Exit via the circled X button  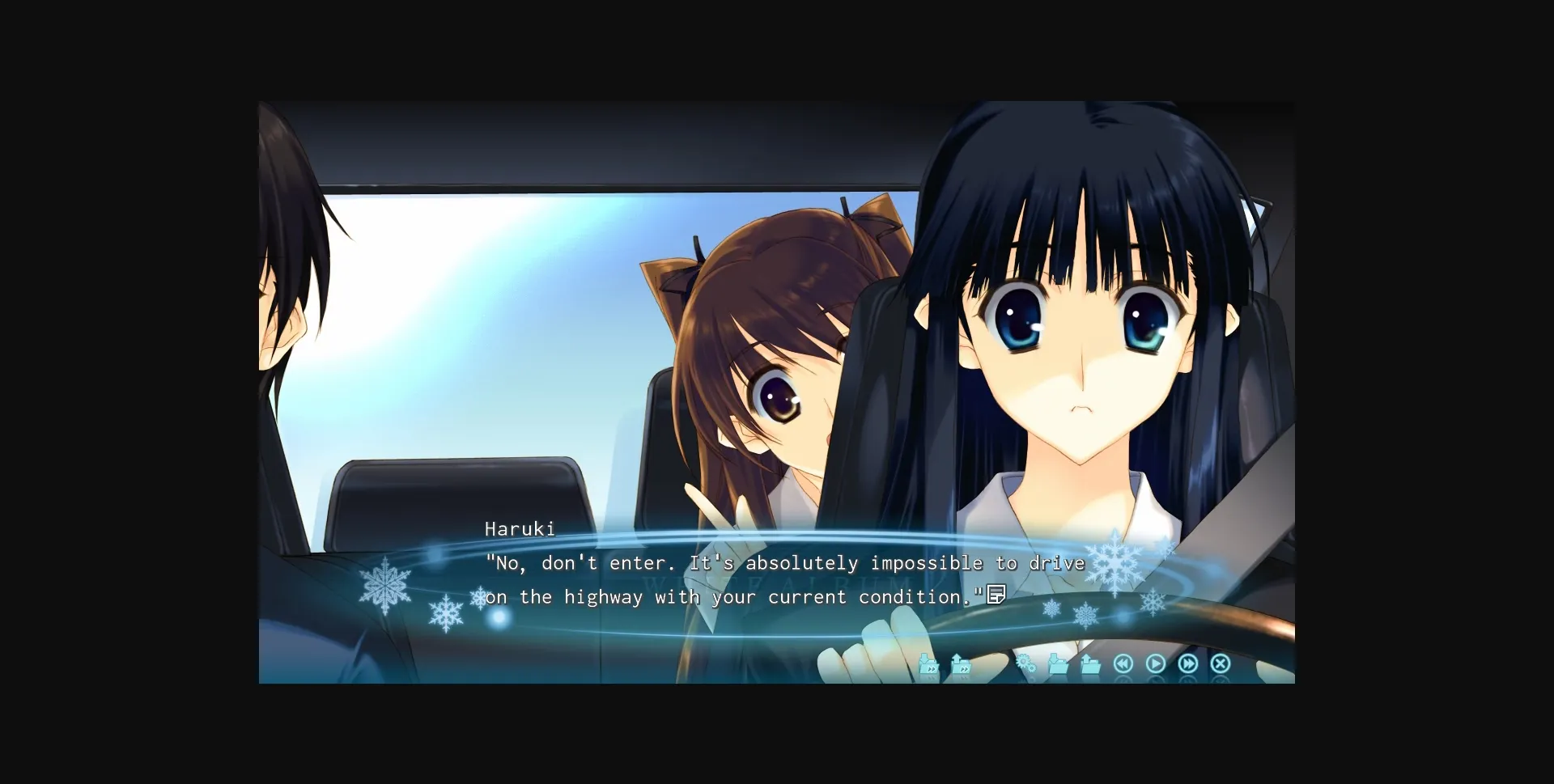coord(1220,663)
